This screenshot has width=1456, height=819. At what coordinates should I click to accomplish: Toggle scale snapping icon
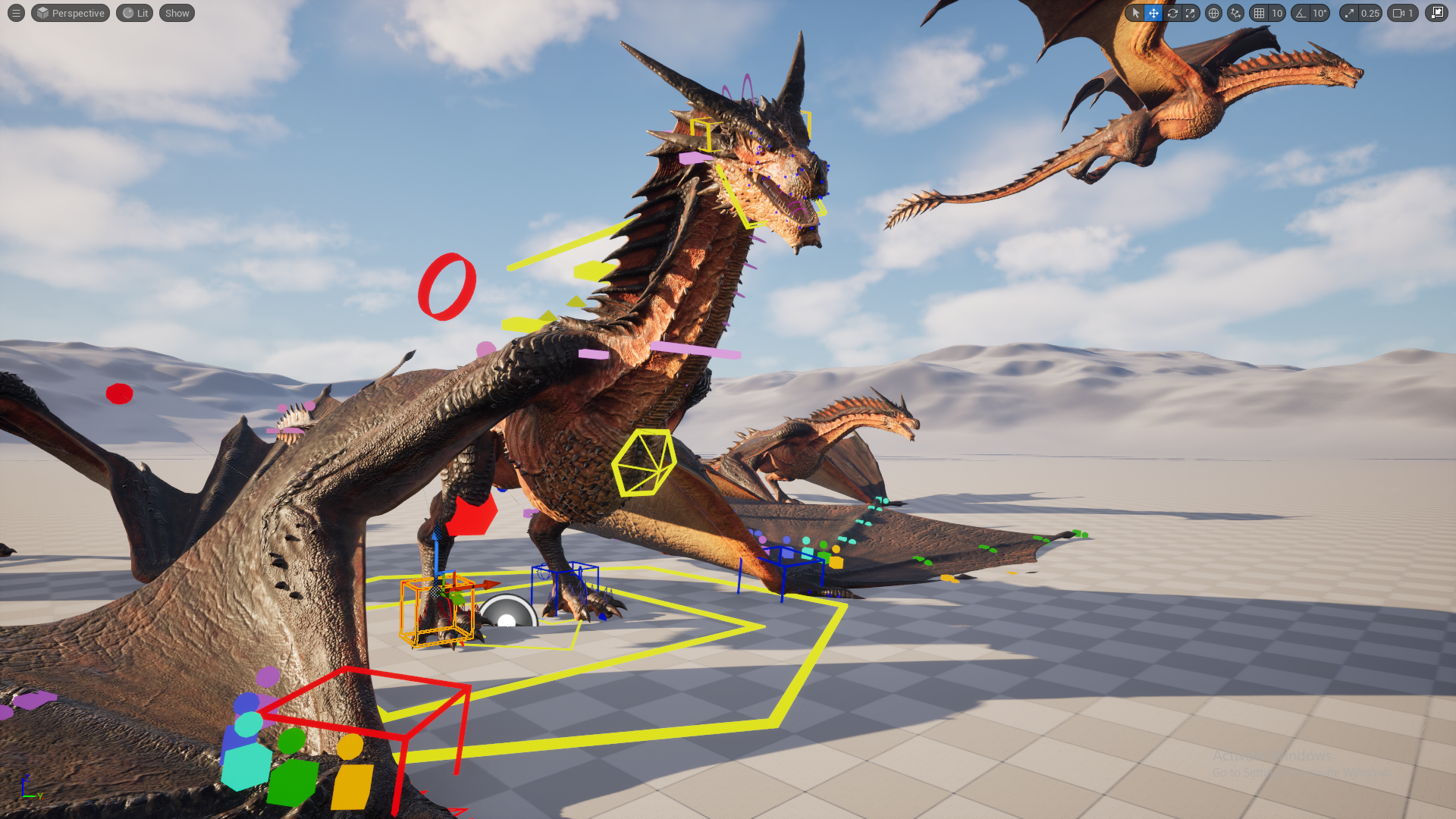1349,13
